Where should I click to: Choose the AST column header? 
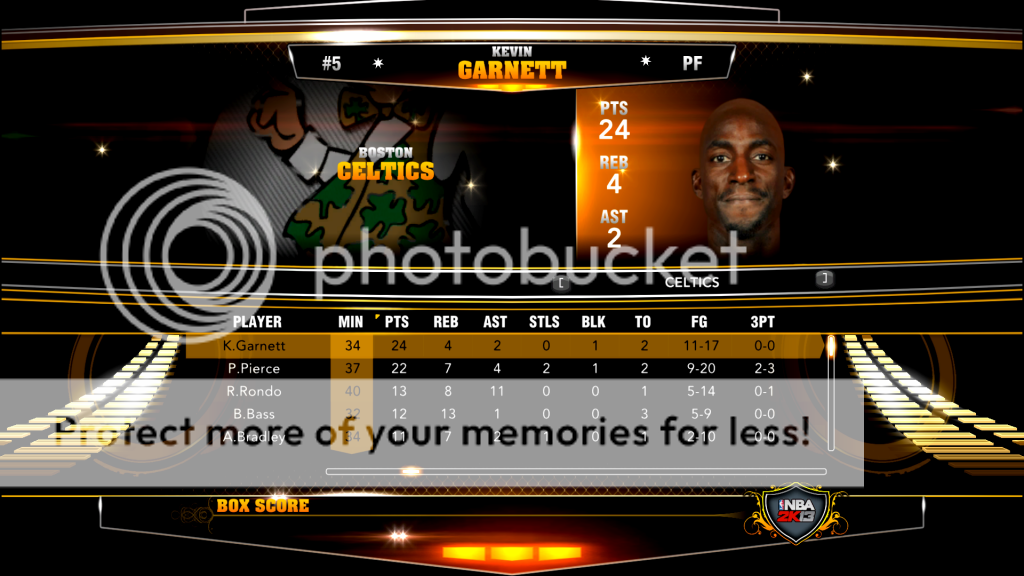click(x=496, y=322)
